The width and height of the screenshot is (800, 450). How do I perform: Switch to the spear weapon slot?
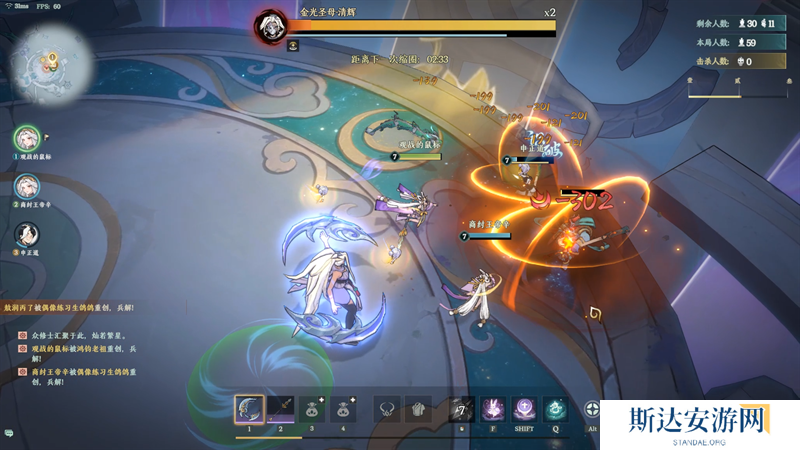point(281,408)
